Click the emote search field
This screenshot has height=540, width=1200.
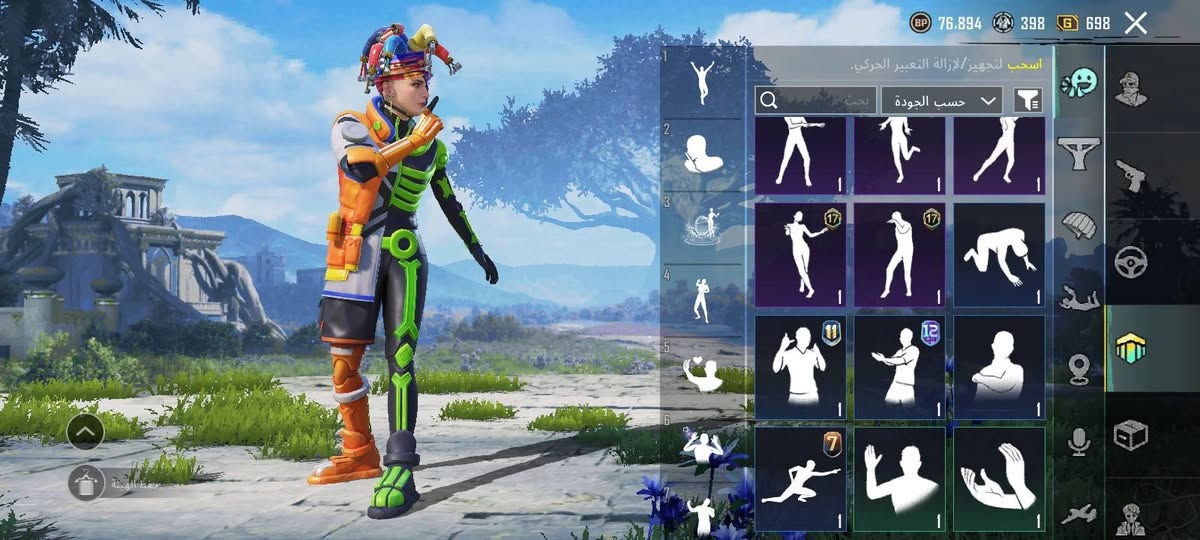pos(816,100)
